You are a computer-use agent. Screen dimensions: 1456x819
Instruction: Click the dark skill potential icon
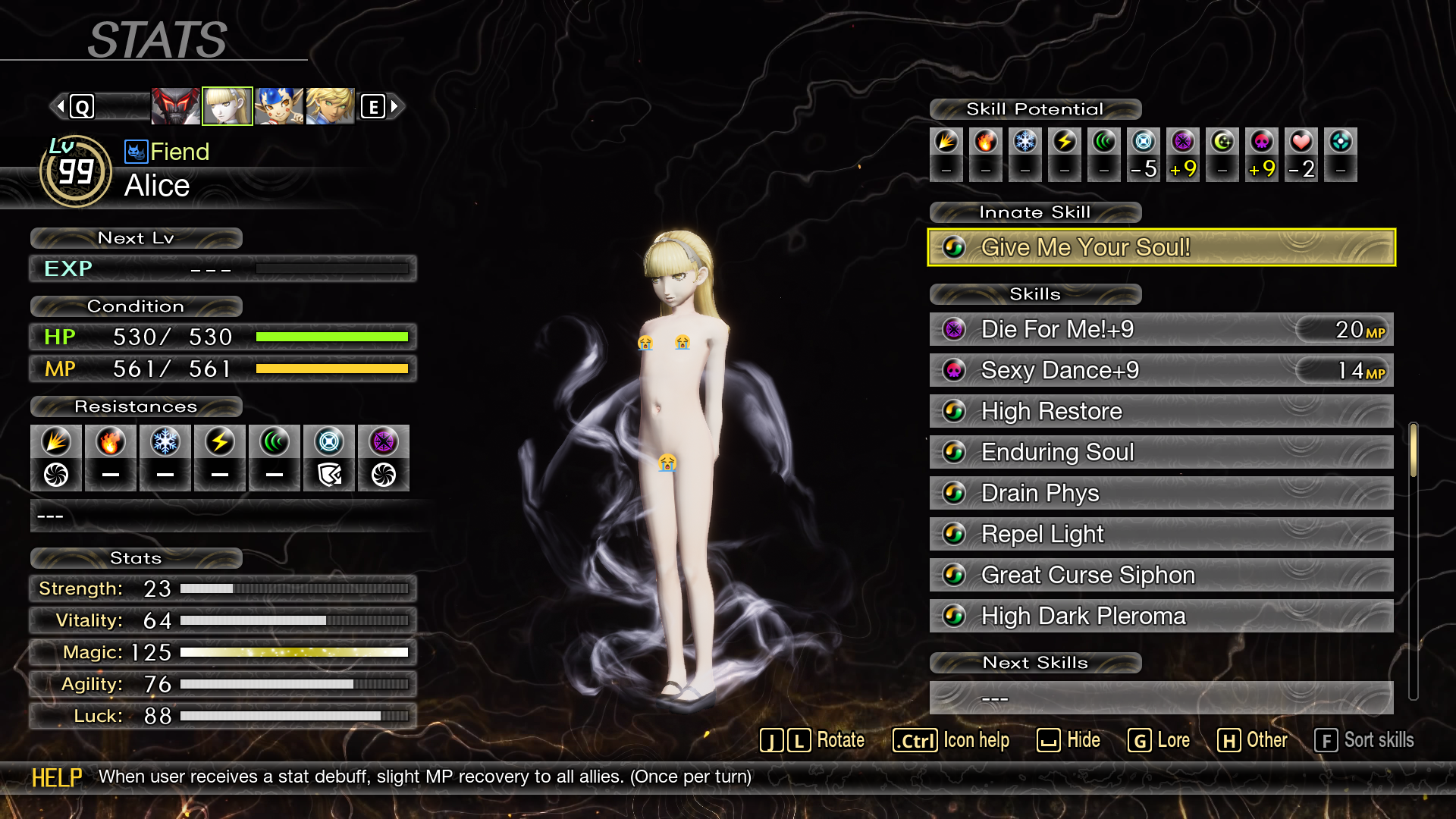[1183, 142]
